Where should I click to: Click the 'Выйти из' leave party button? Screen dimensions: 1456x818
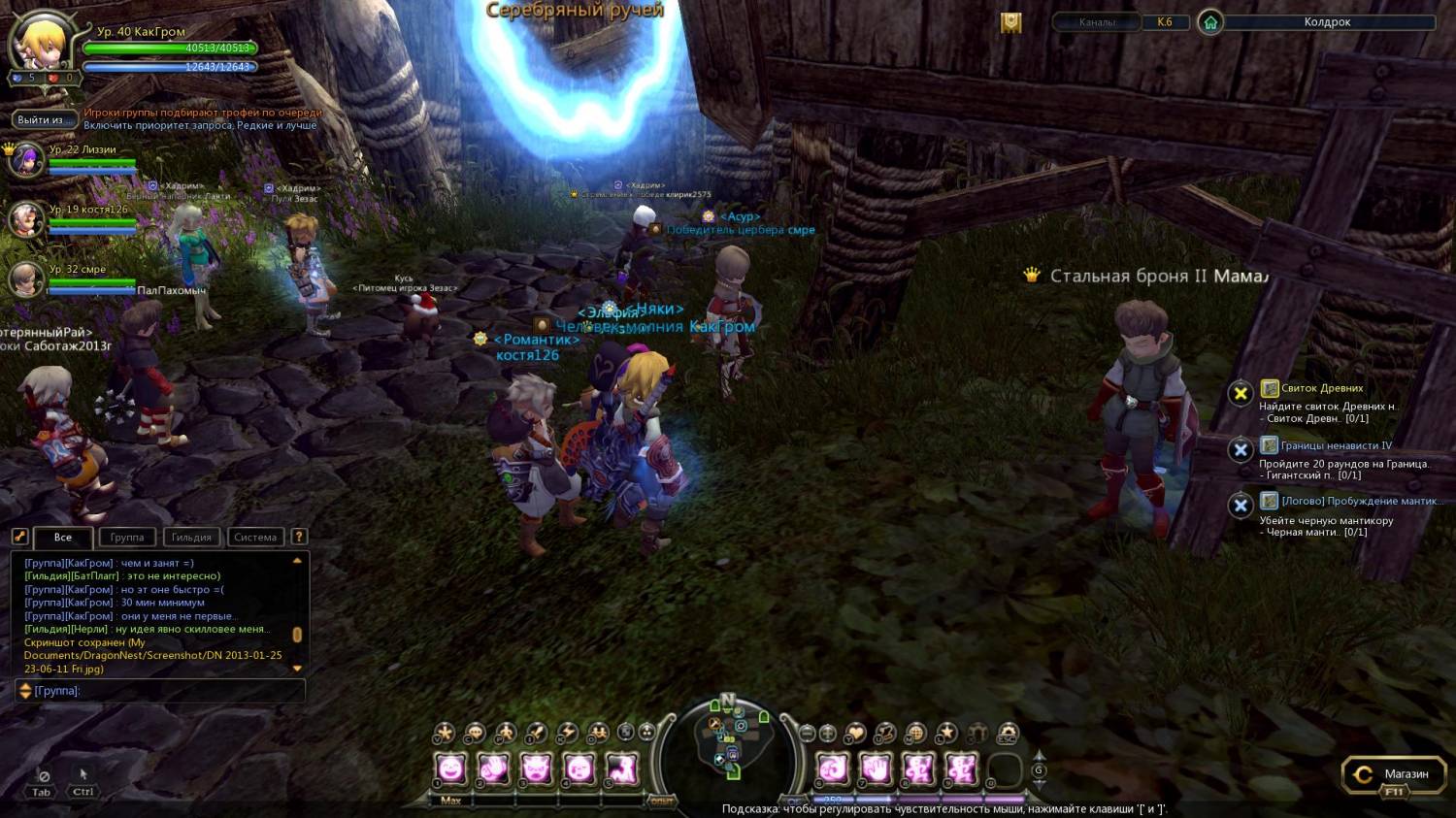click(40, 119)
